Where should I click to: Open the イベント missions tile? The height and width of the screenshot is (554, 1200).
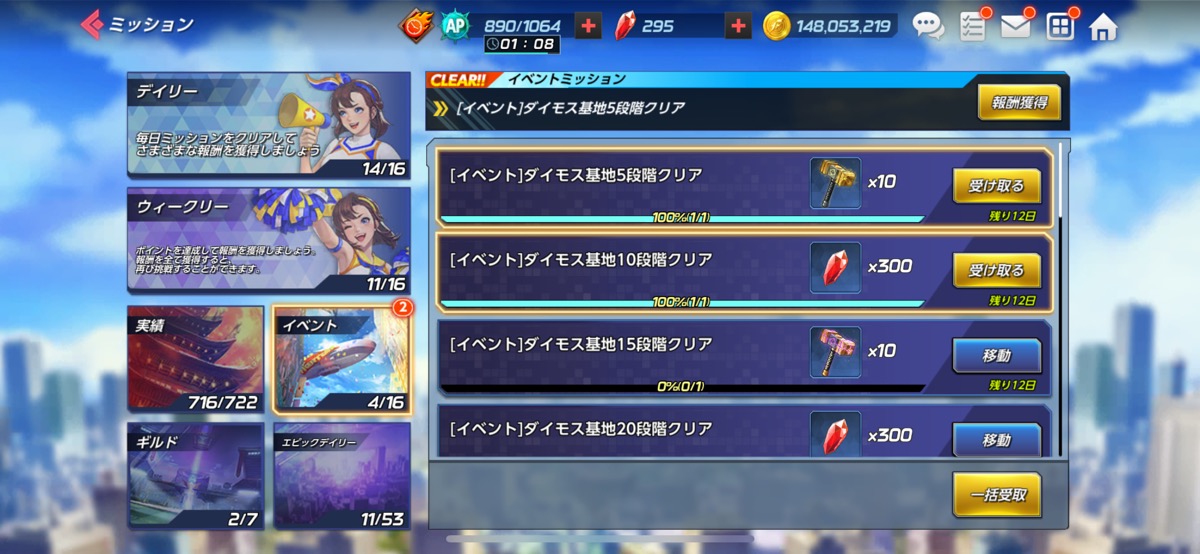[341, 360]
